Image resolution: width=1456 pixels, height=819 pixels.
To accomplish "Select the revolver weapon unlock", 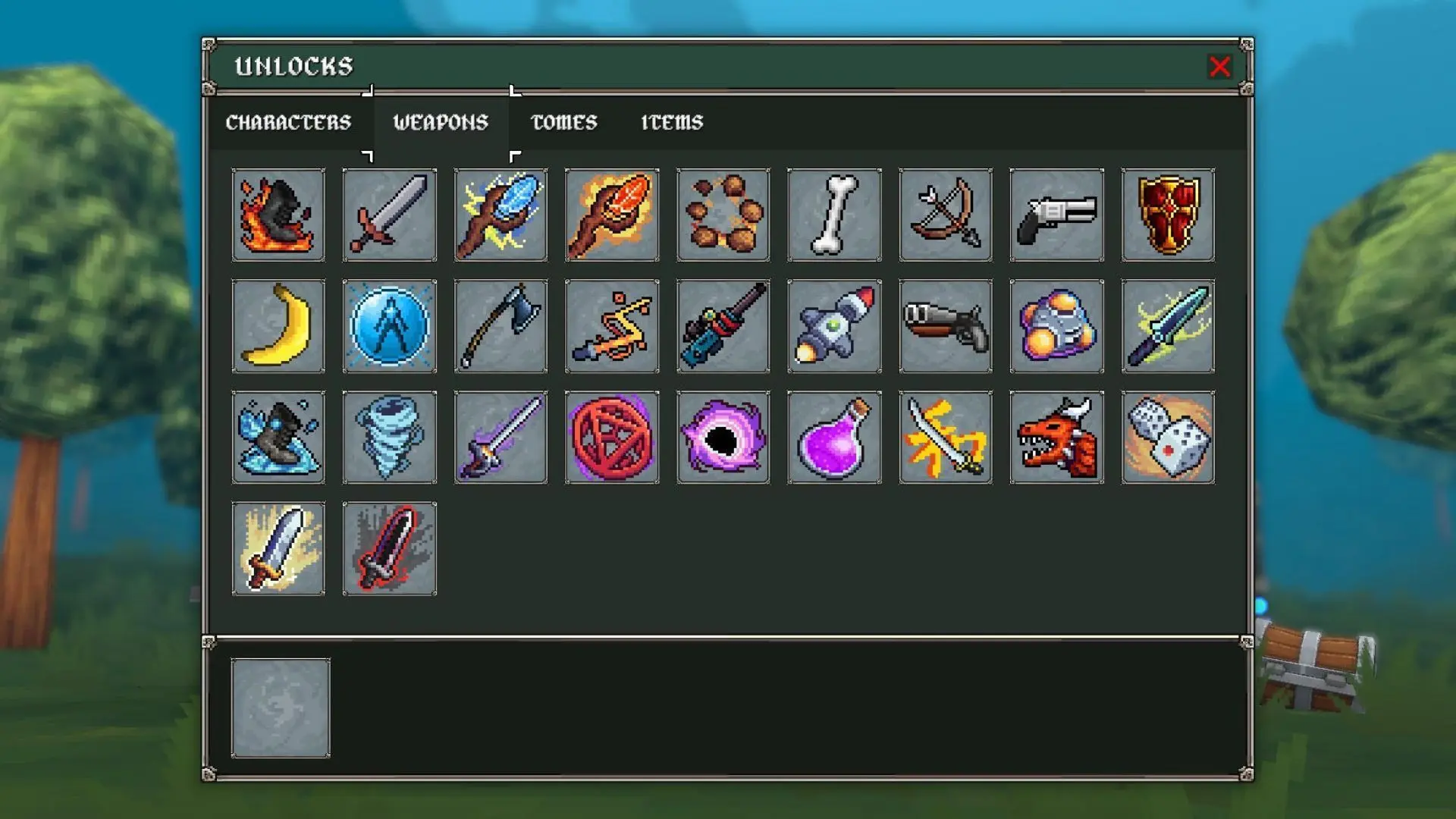I will tap(1056, 215).
